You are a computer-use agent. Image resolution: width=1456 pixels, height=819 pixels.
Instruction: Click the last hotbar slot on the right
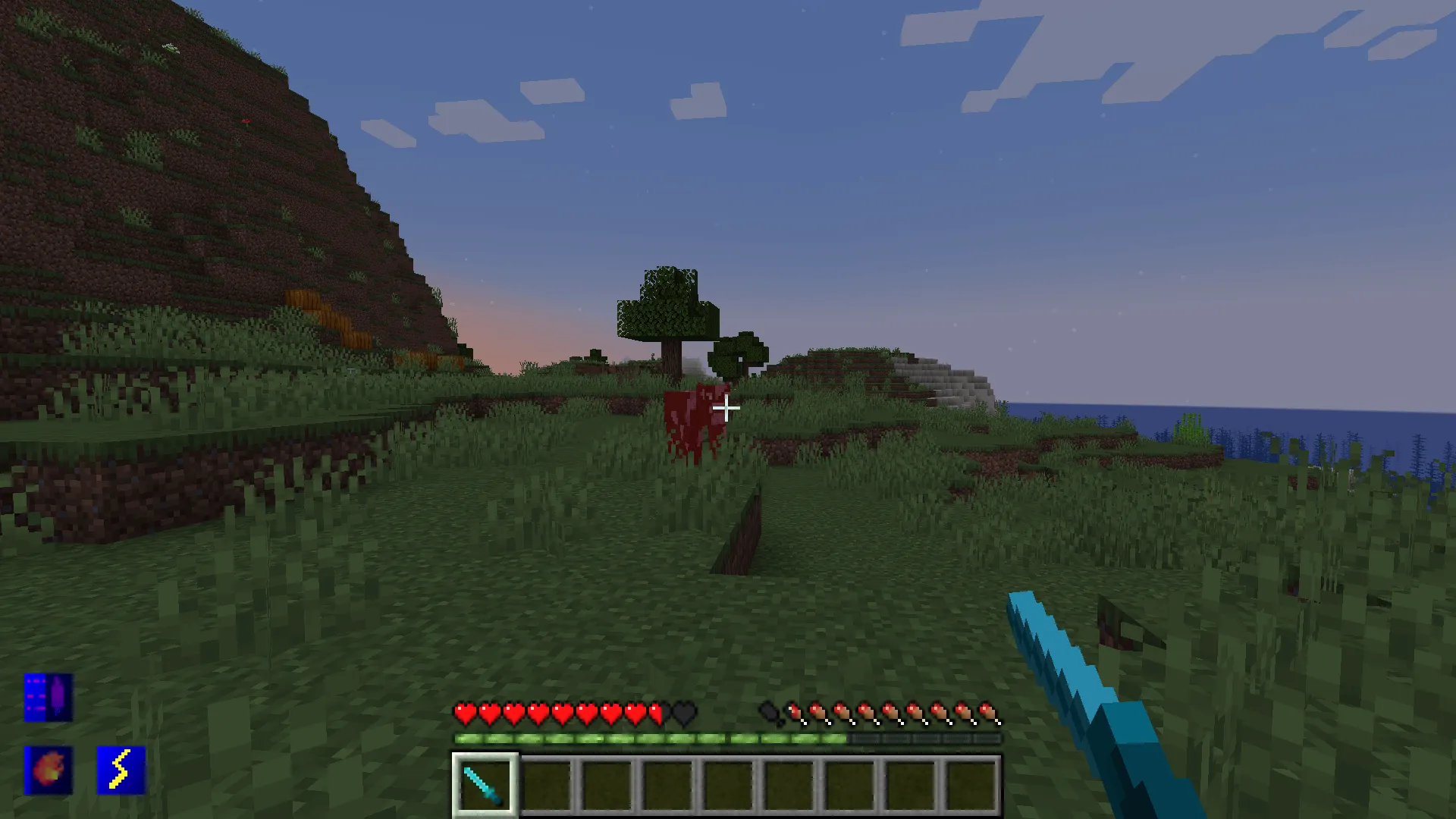tap(971, 784)
